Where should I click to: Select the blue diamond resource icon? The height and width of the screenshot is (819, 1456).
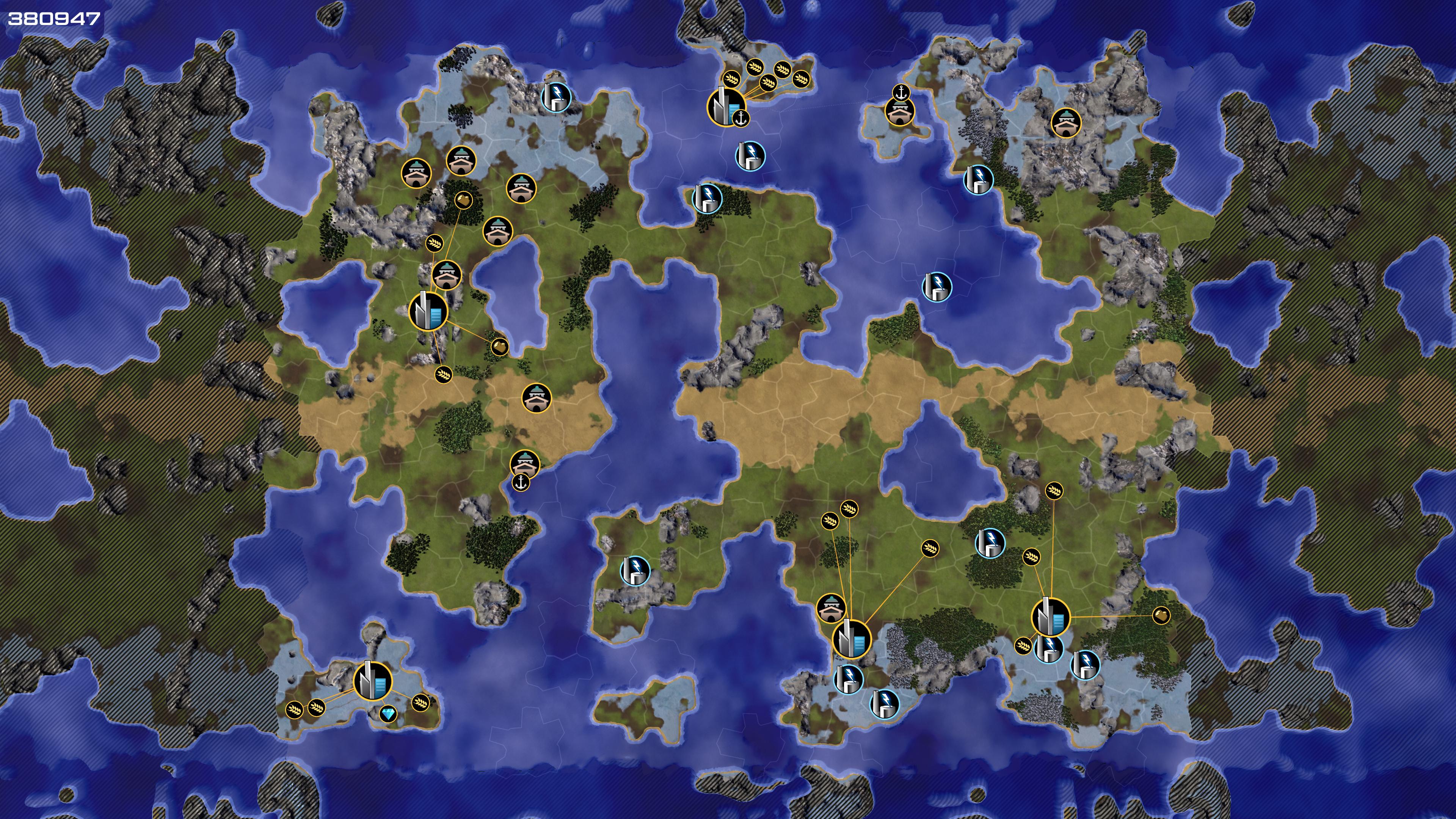[x=388, y=714]
